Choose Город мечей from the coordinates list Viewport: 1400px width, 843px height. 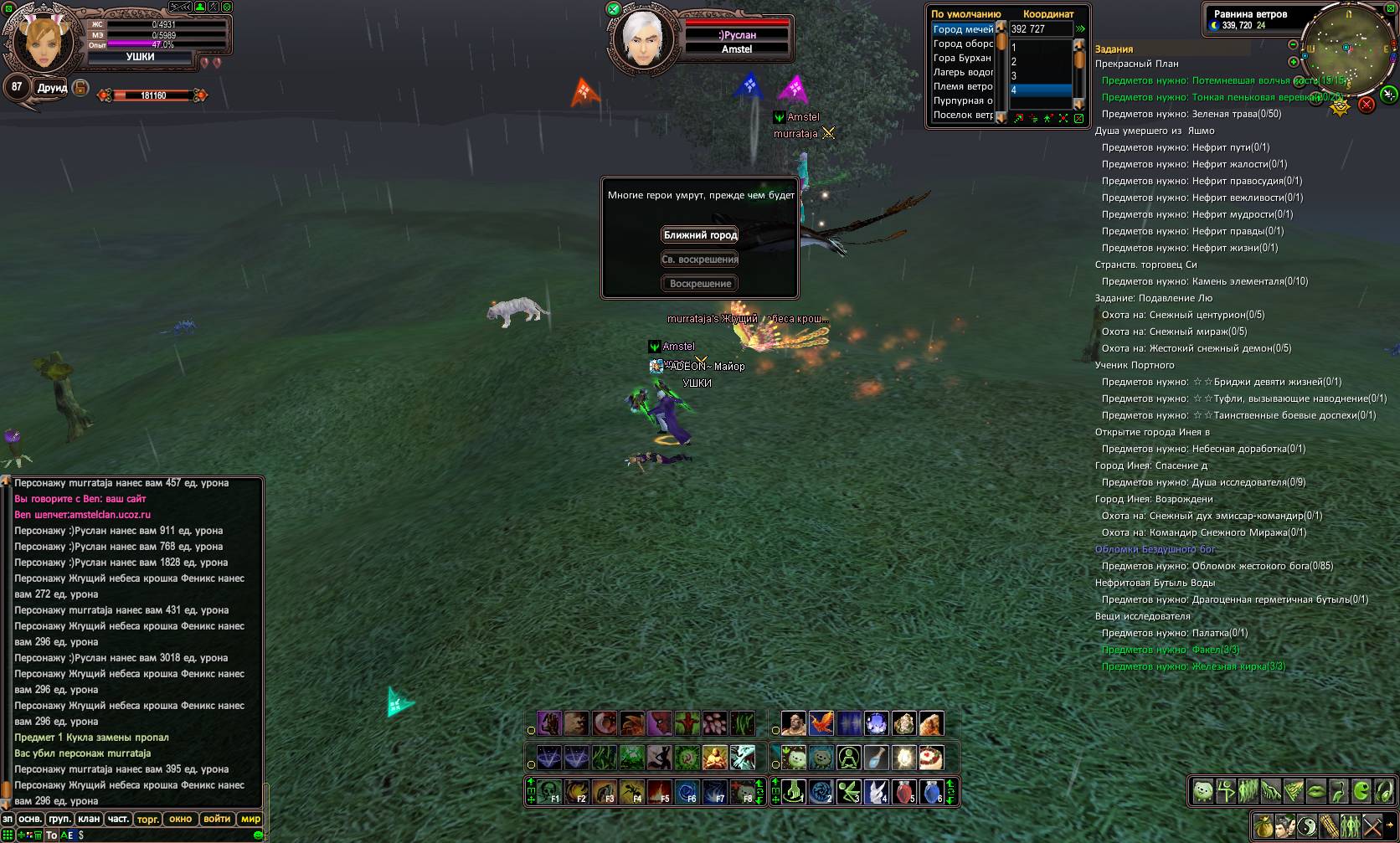963,29
